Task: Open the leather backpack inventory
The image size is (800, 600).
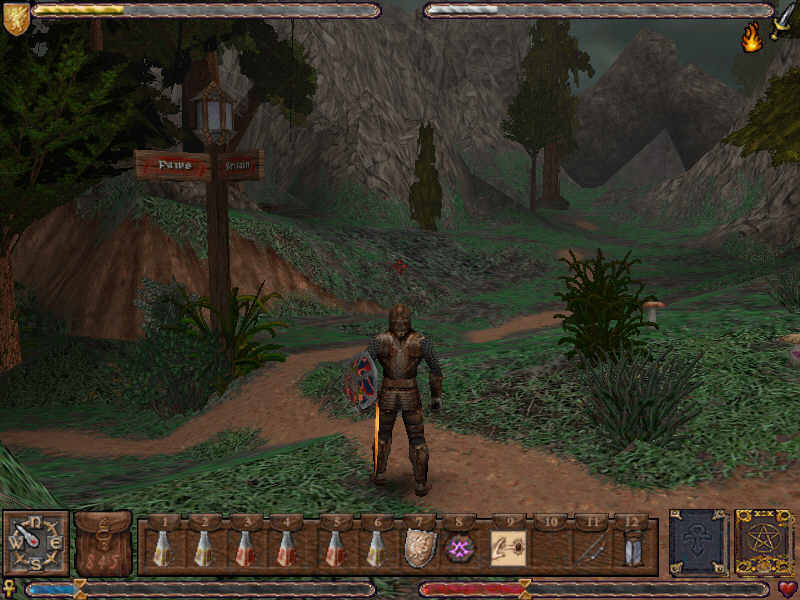Action: tap(103, 544)
